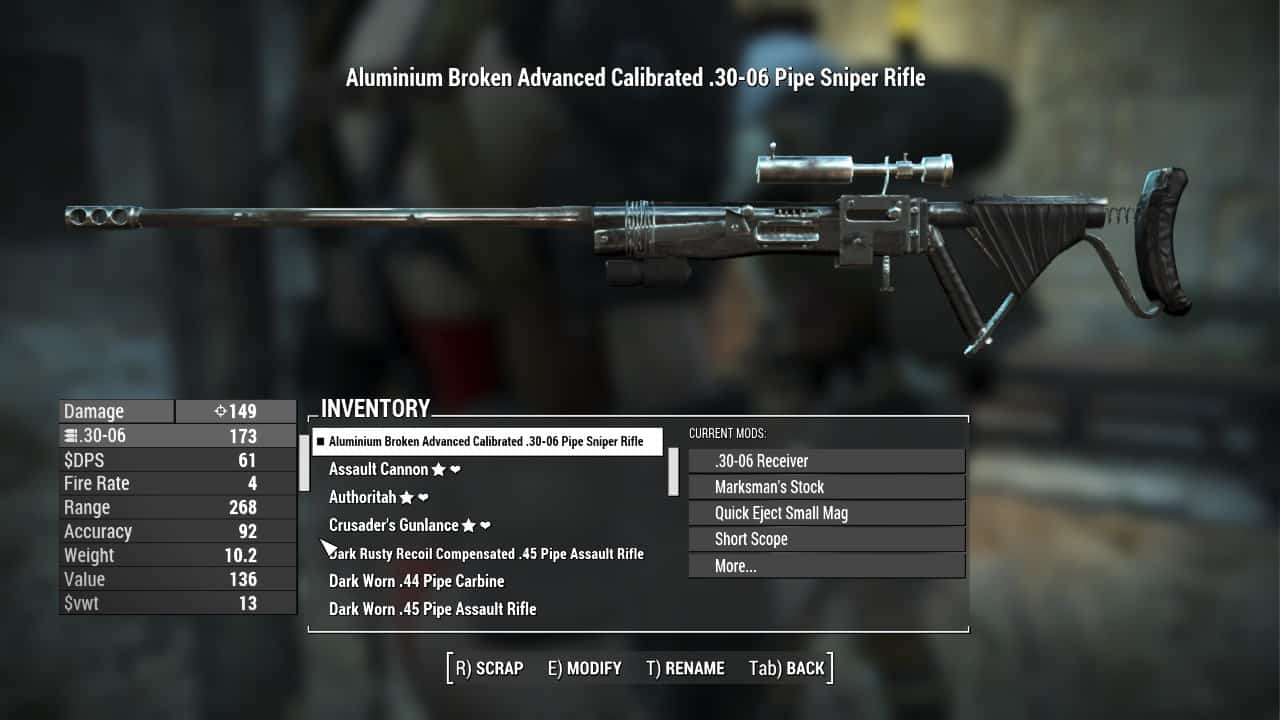Choose the Dark Worn .44 Pipe Carbine
1280x720 pixels.
point(416,581)
